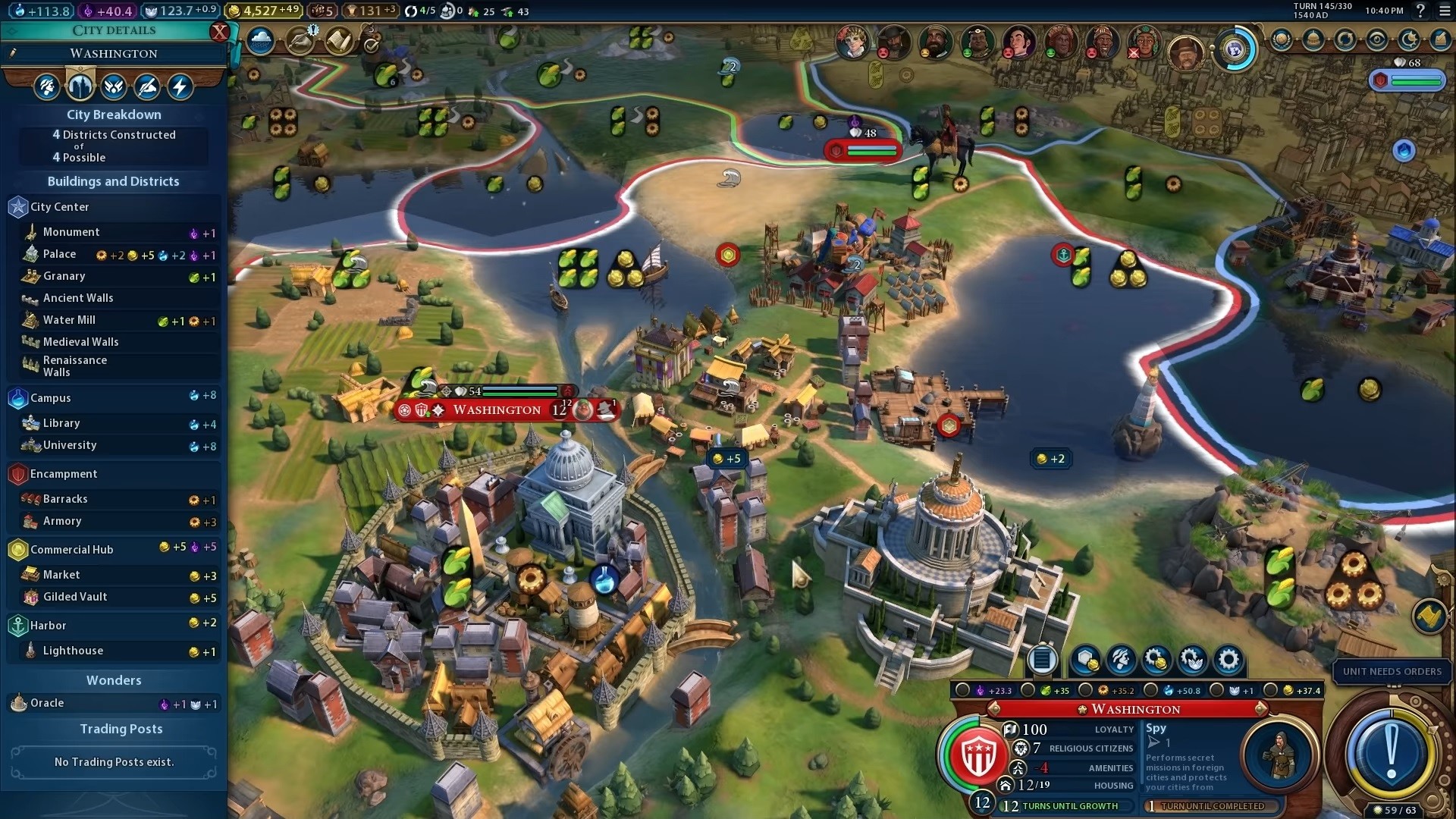
Task: Open manage citizens head icon
Action: (x=1120, y=661)
